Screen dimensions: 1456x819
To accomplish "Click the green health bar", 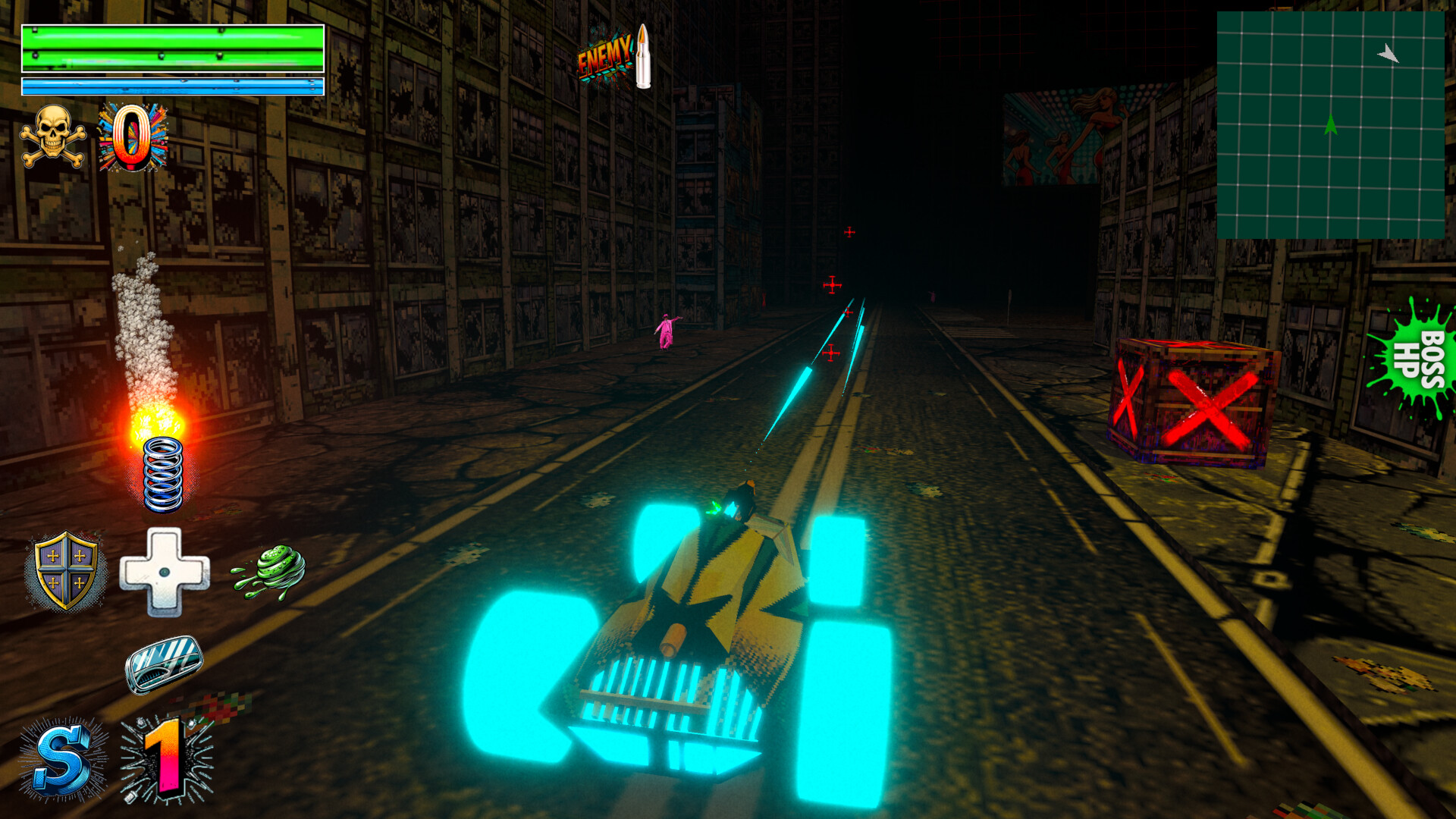I will (x=173, y=47).
